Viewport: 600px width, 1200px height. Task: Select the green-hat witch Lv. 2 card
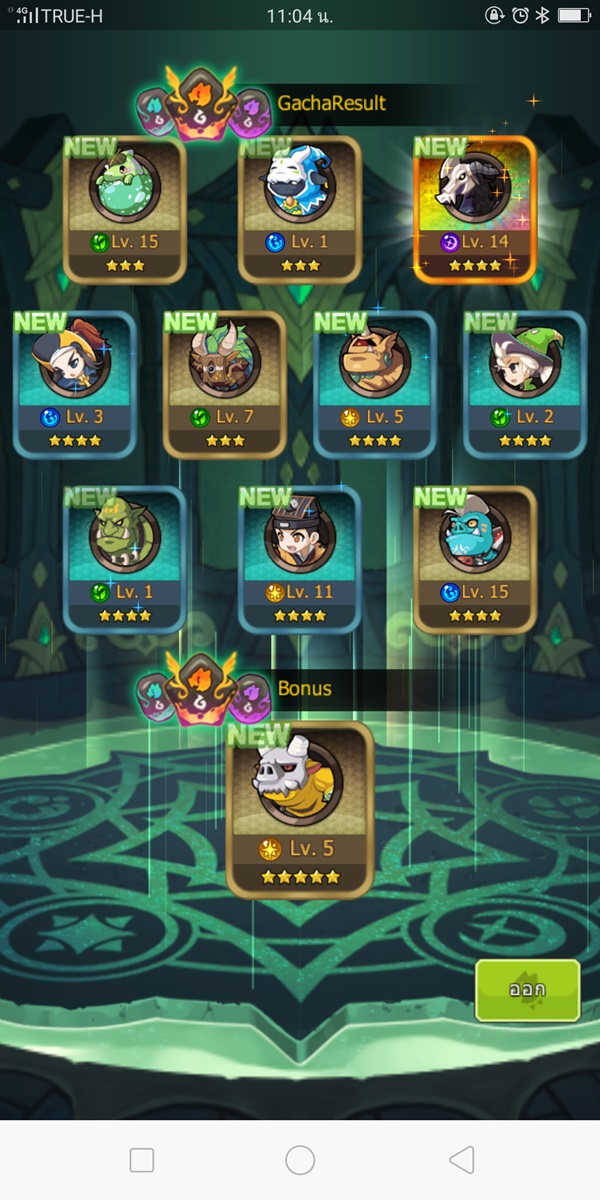coord(525,385)
